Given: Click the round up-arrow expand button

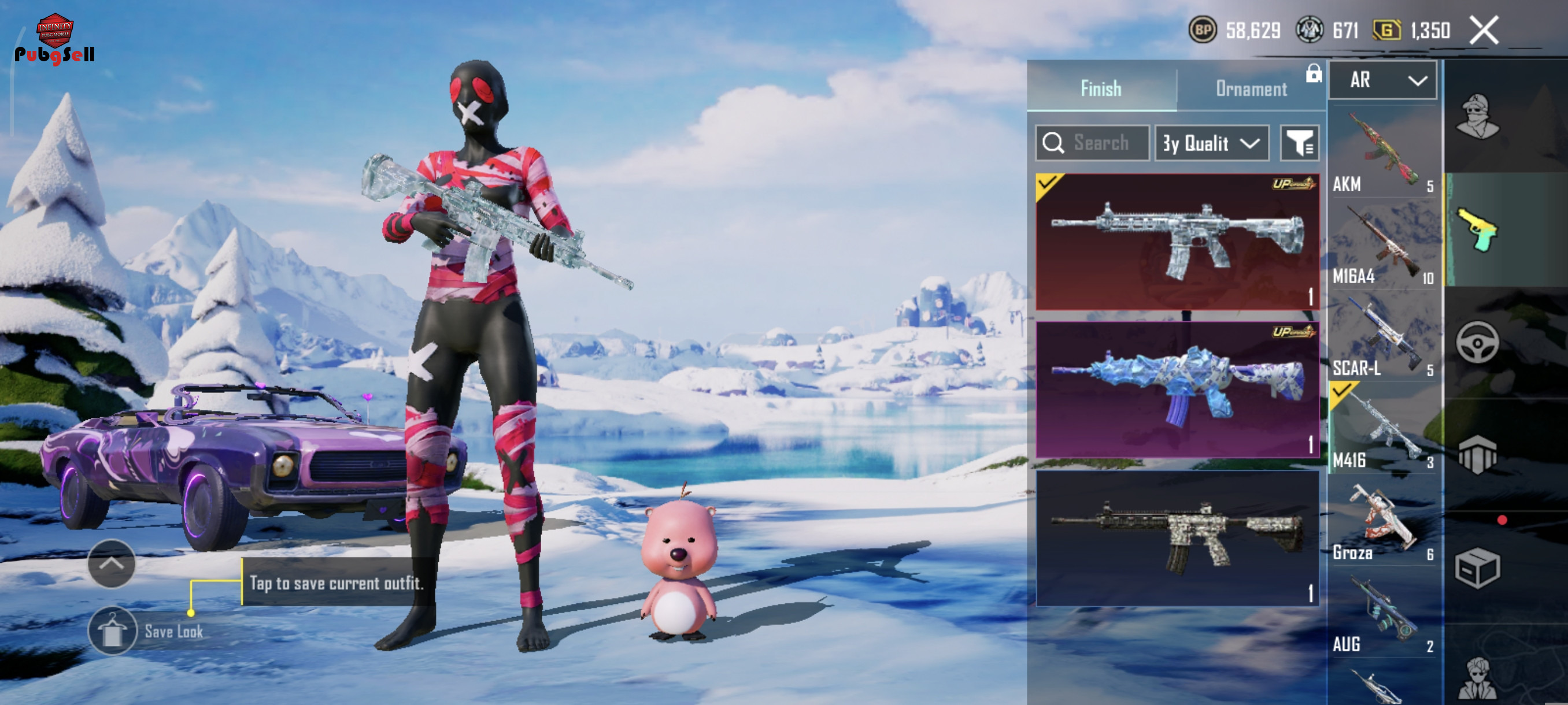Looking at the screenshot, I should pos(112,563).
